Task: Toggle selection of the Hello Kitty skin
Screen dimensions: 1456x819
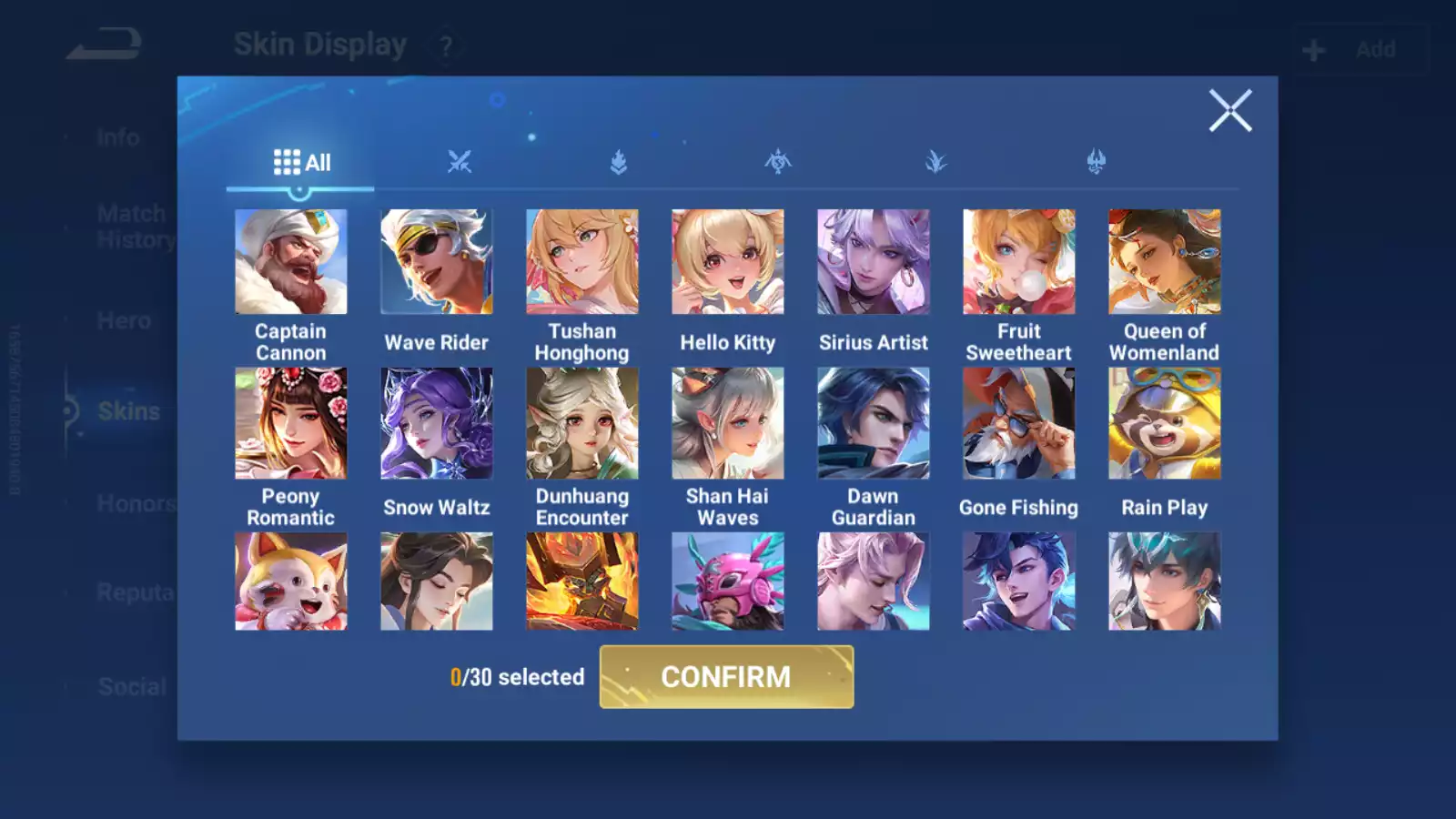Action: point(727,261)
